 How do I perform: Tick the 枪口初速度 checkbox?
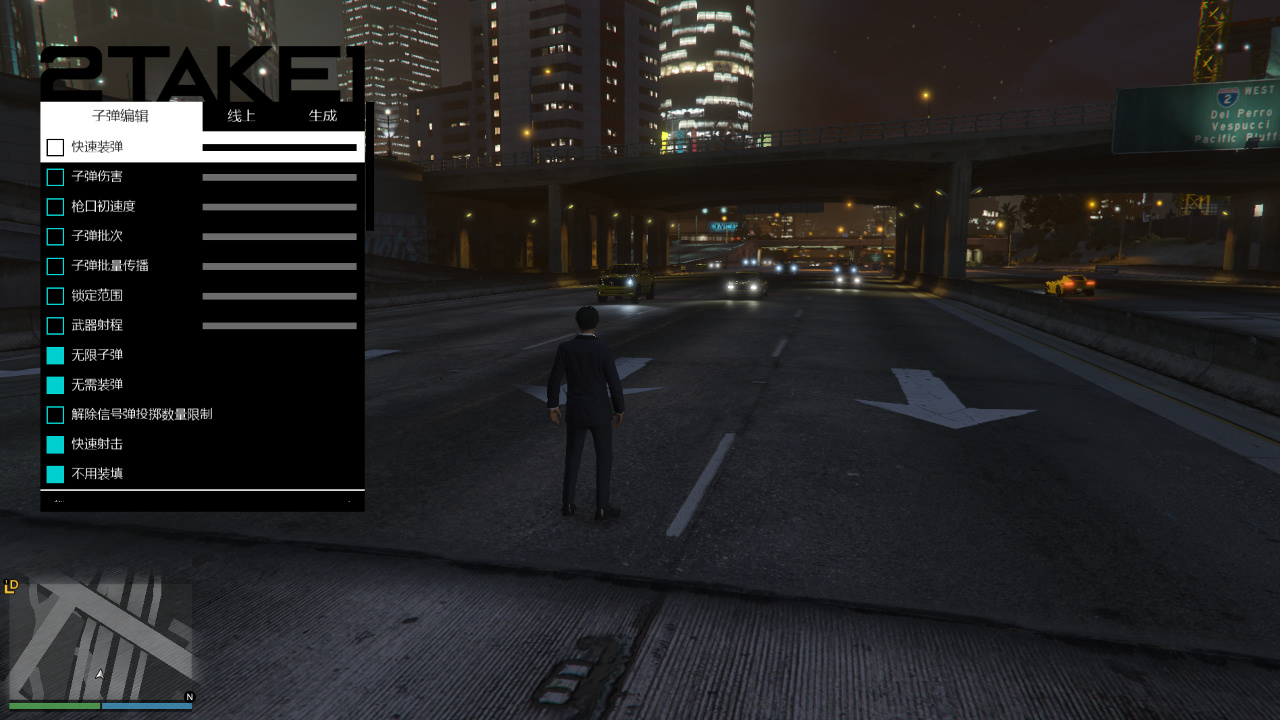pos(55,207)
